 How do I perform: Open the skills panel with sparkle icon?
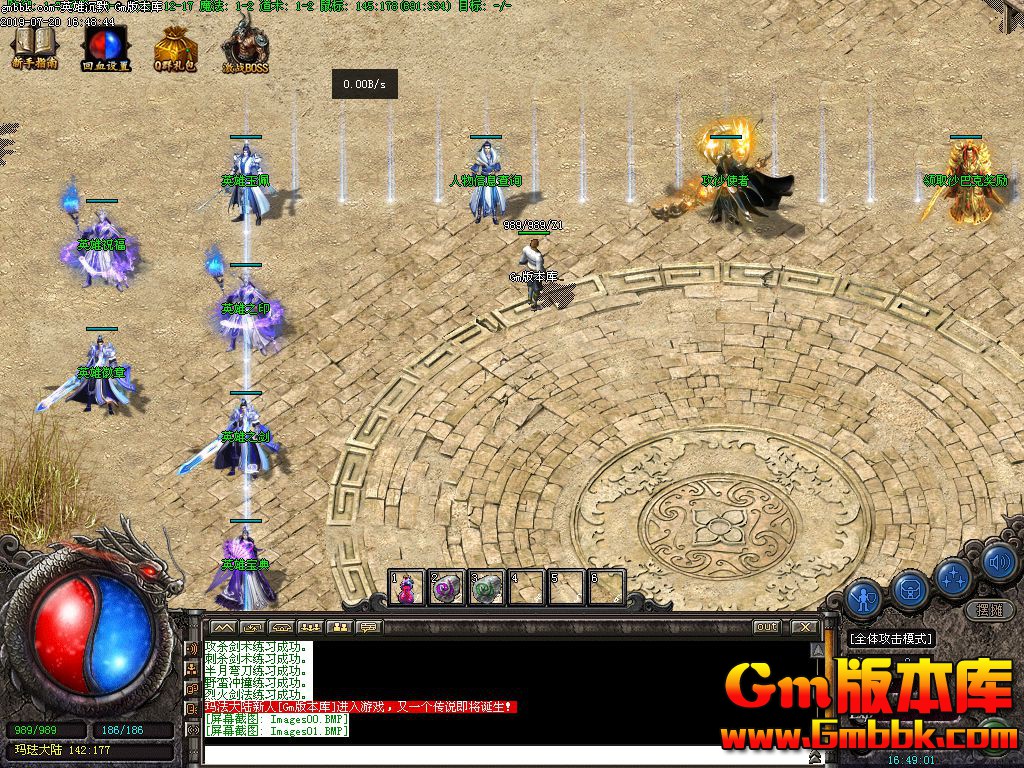coord(955,575)
